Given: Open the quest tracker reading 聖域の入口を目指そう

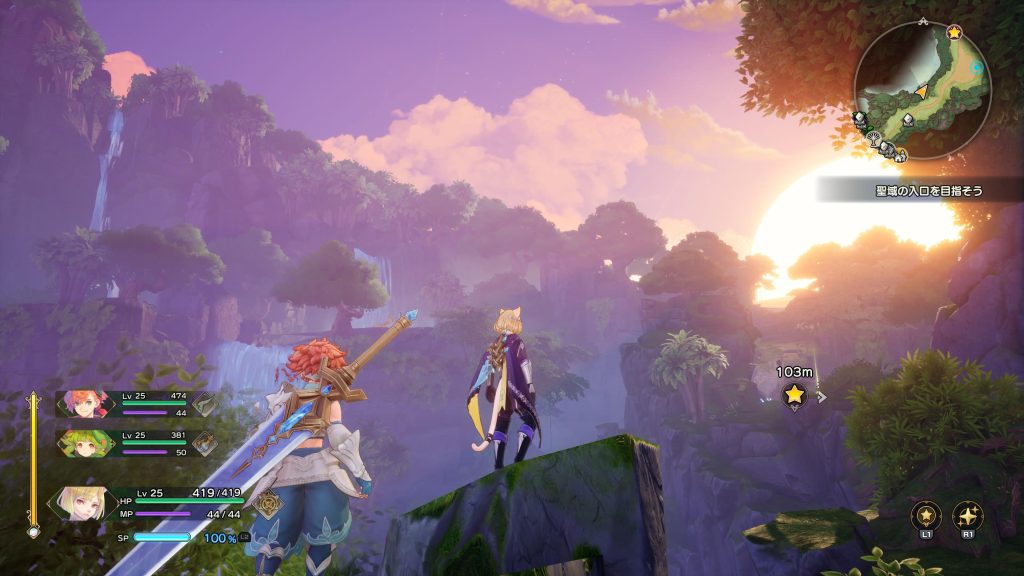Looking at the screenshot, I should pyautogui.click(x=916, y=188).
